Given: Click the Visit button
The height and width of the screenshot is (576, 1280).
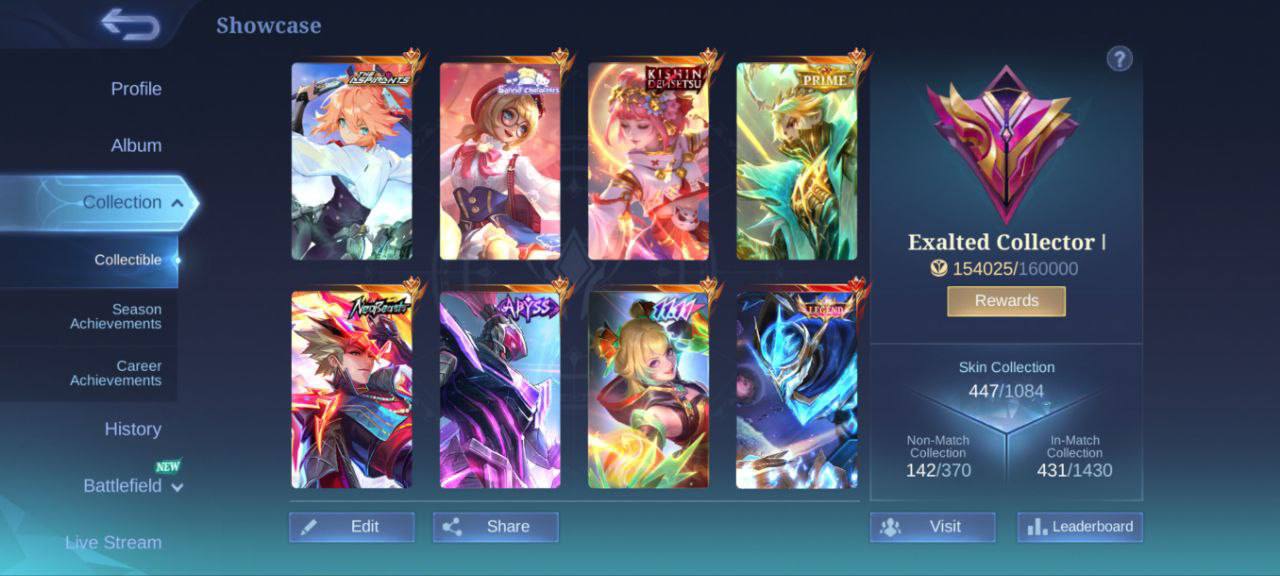Looking at the screenshot, I should [x=932, y=527].
